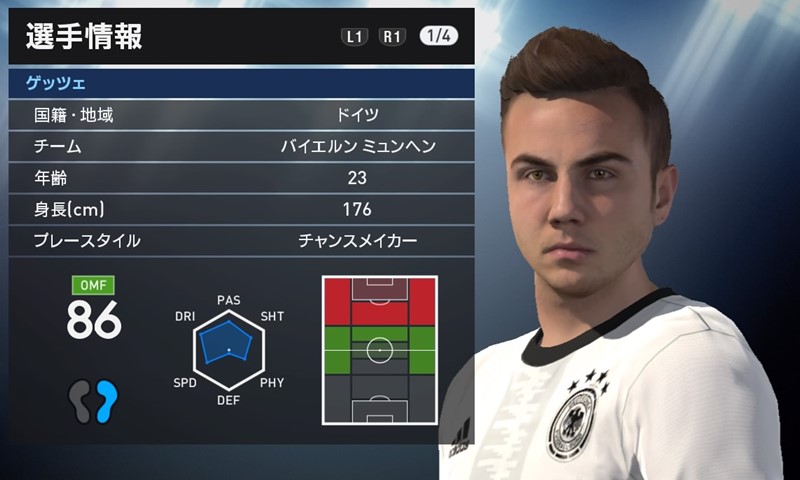Select the 国籍・地域 row showing ドイツ
The image size is (800, 480).
point(240,115)
